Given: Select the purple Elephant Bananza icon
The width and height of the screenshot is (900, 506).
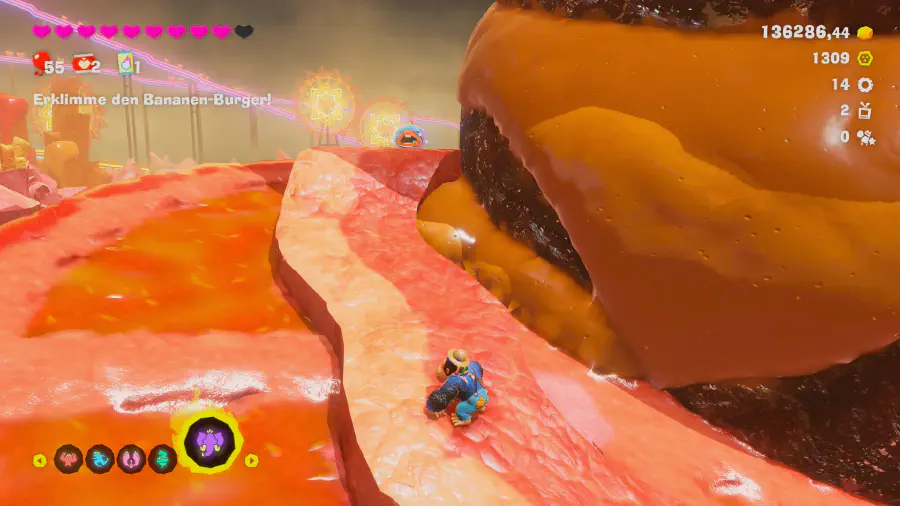Looking at the screenshot, I should pos(210,440).
